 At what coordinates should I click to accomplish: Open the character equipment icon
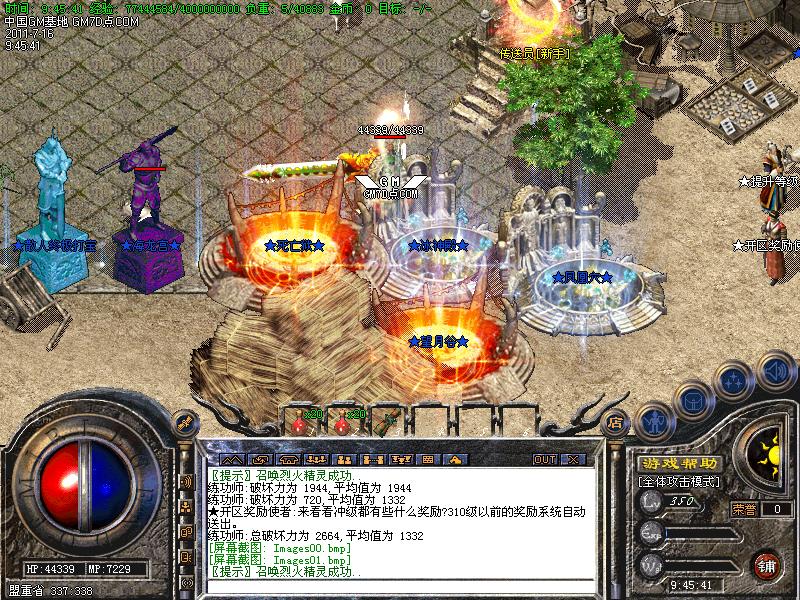click(x=653, y=420)
